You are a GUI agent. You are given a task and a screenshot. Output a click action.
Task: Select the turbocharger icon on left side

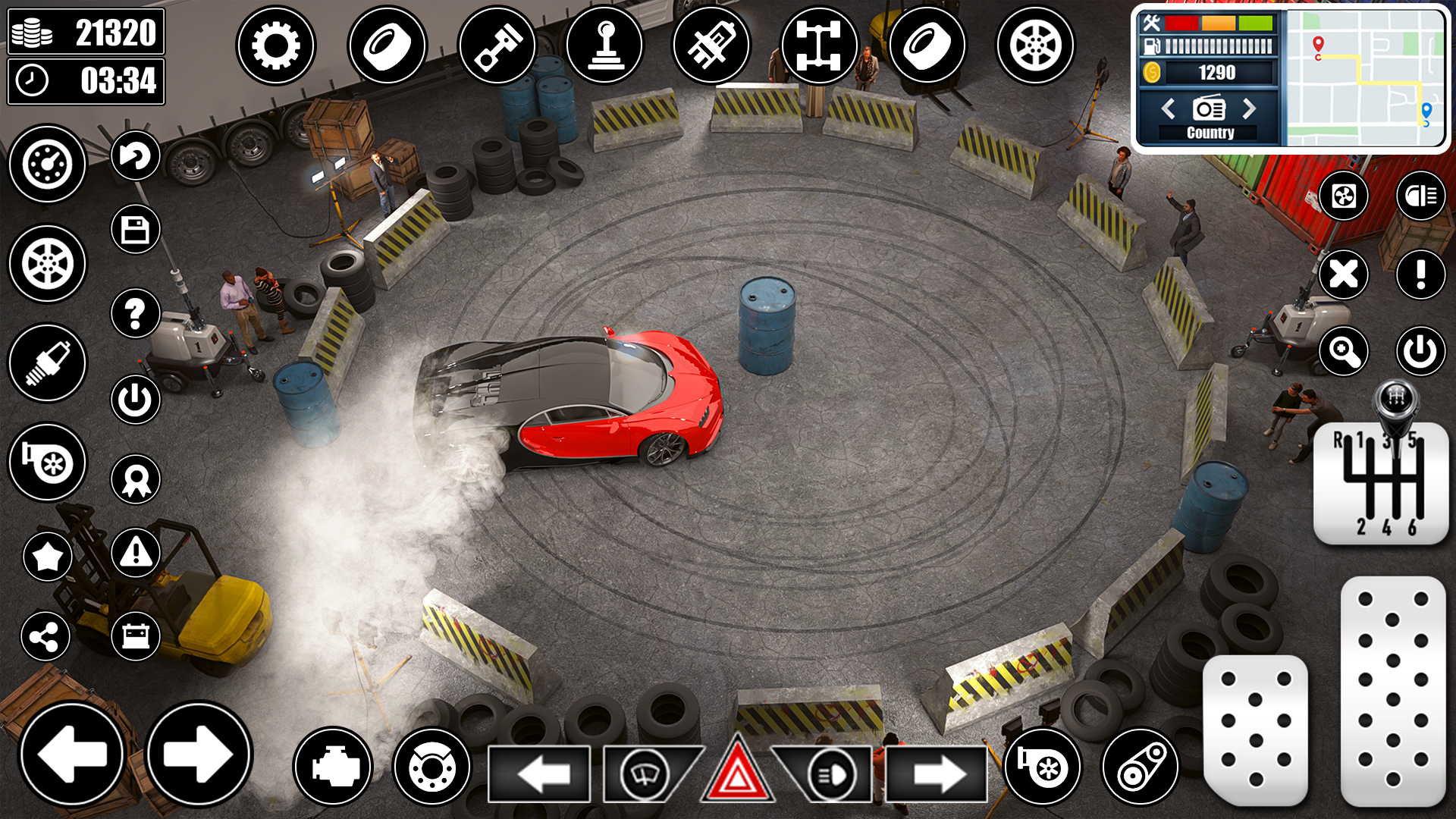[x=47, y=463]
